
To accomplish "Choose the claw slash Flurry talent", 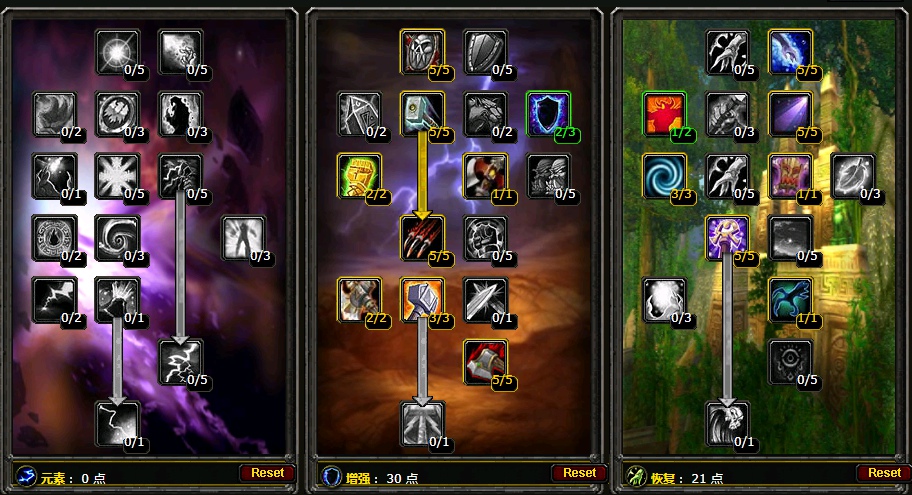I will coord(422,237).
